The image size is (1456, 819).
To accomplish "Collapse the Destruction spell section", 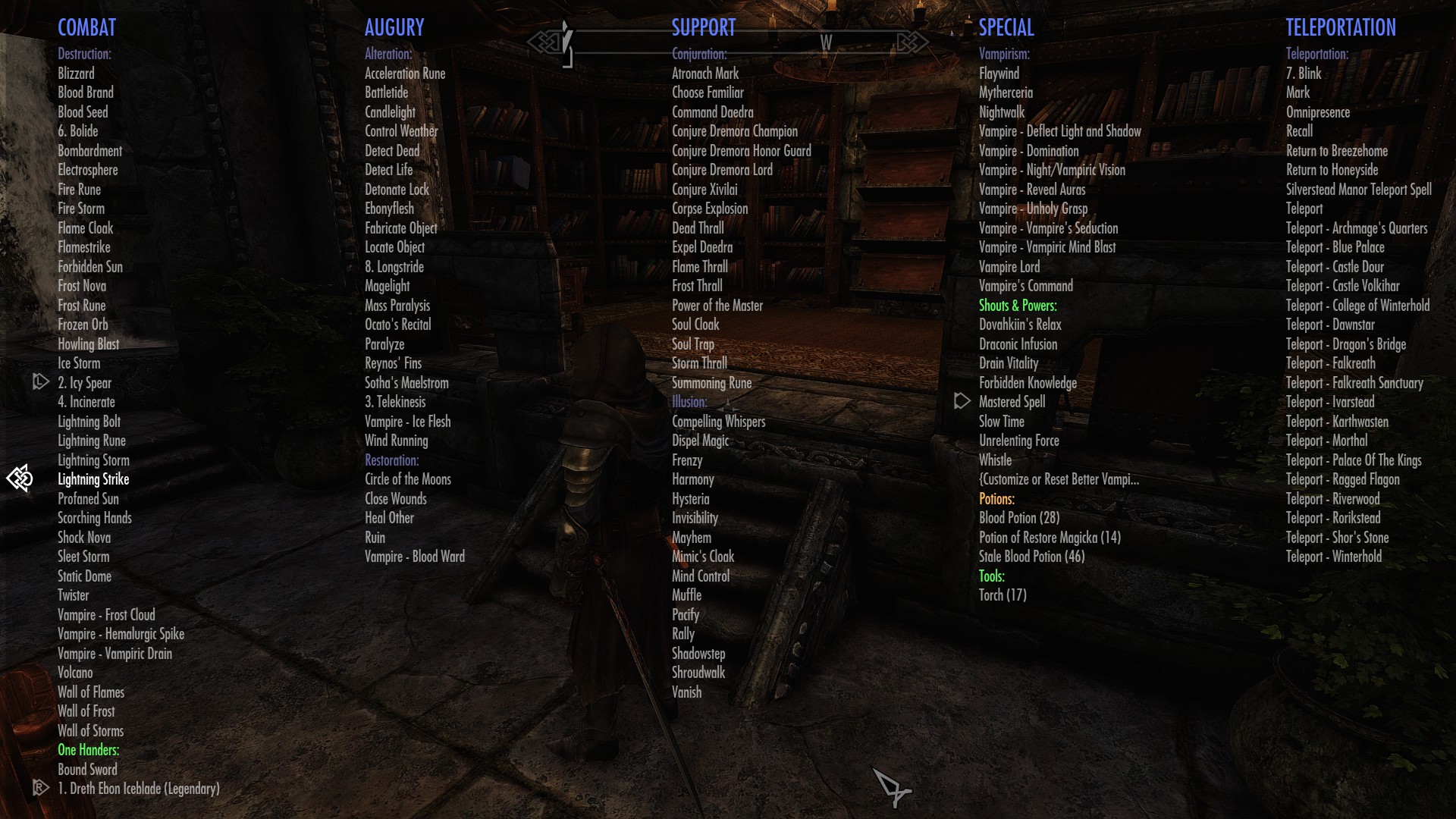I will click(84, 53).
